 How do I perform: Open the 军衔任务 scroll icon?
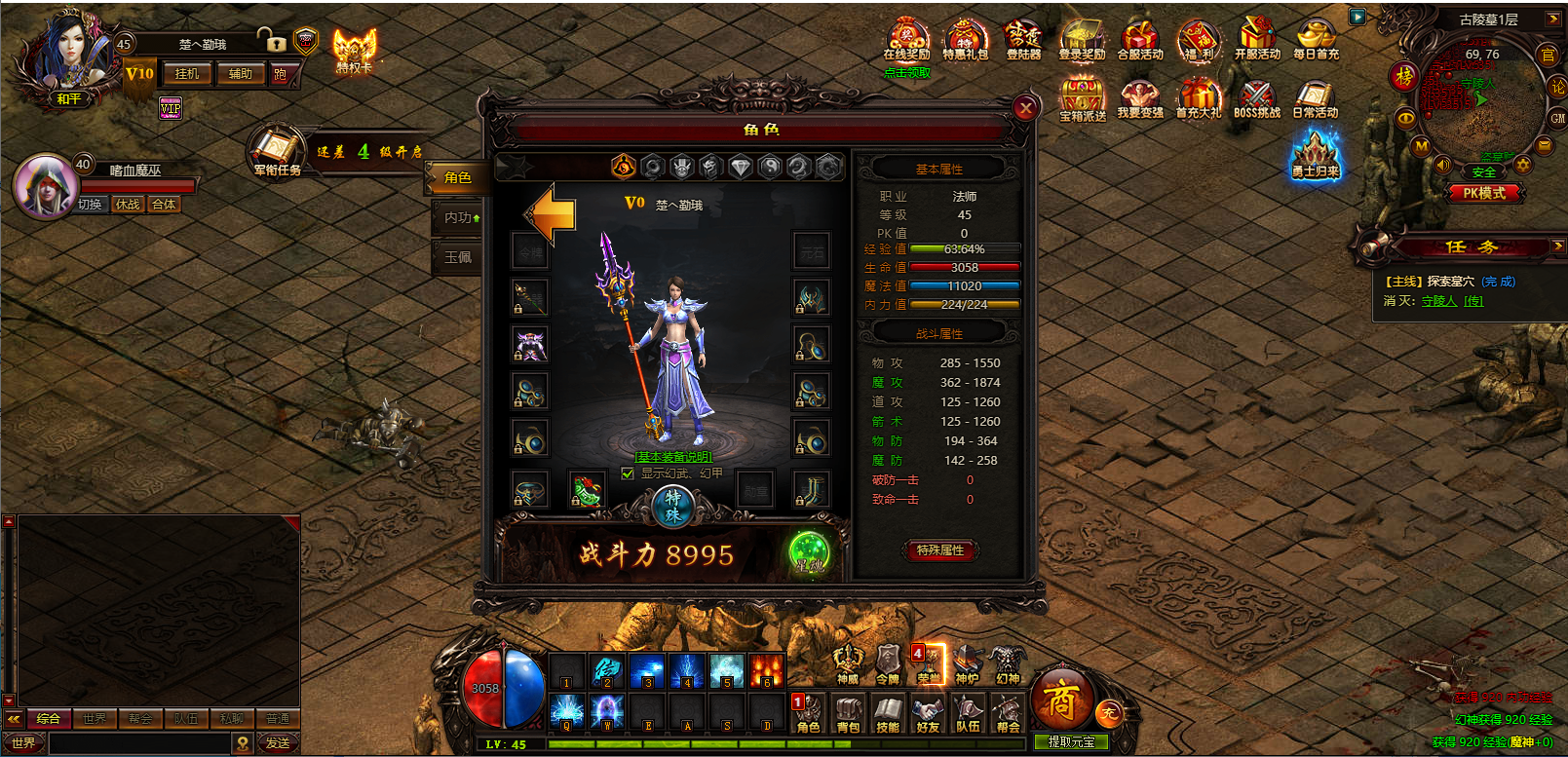[277, 152]
